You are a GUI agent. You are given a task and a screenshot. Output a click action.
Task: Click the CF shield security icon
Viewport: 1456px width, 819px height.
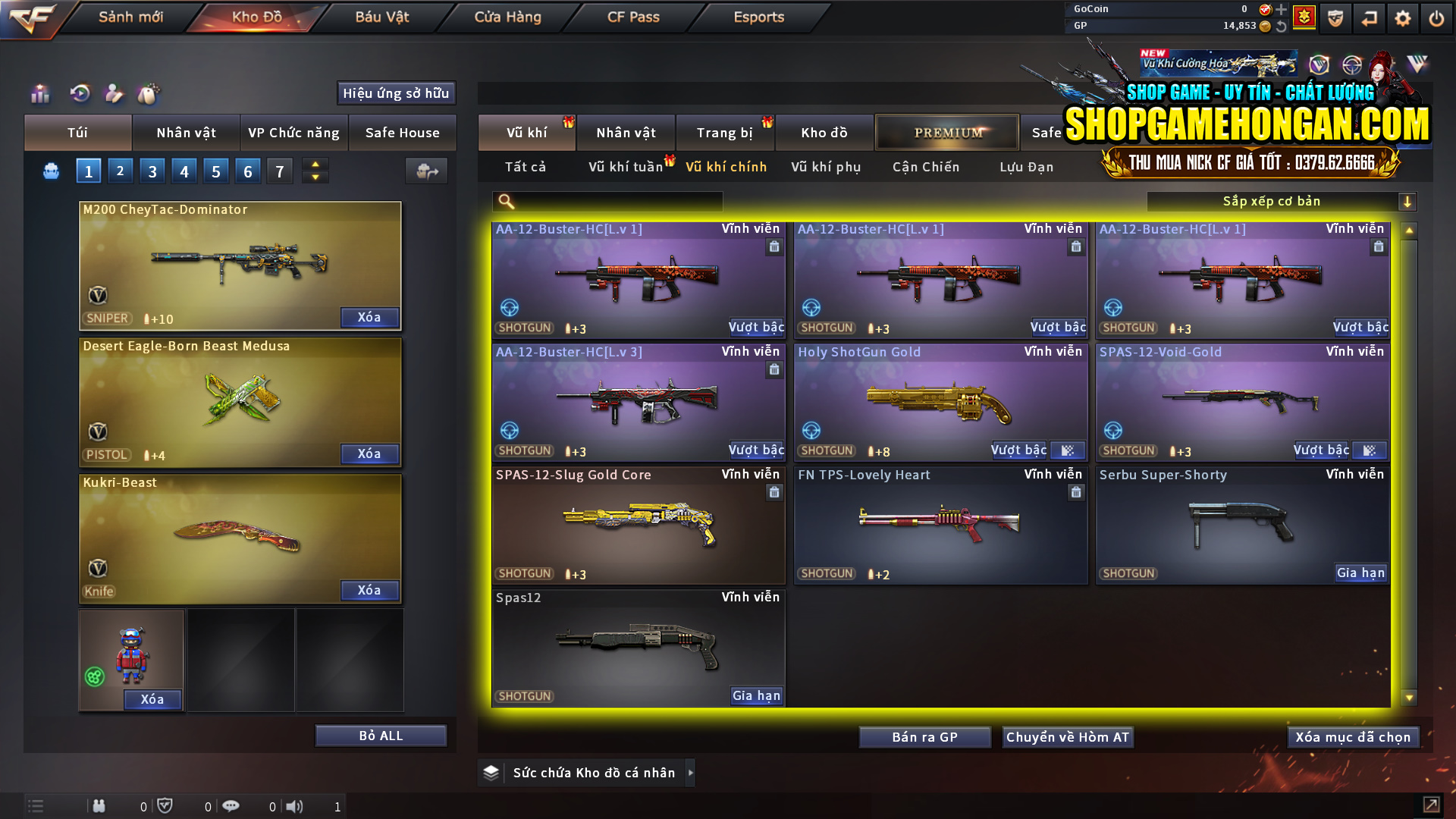tap(1335, 17)
